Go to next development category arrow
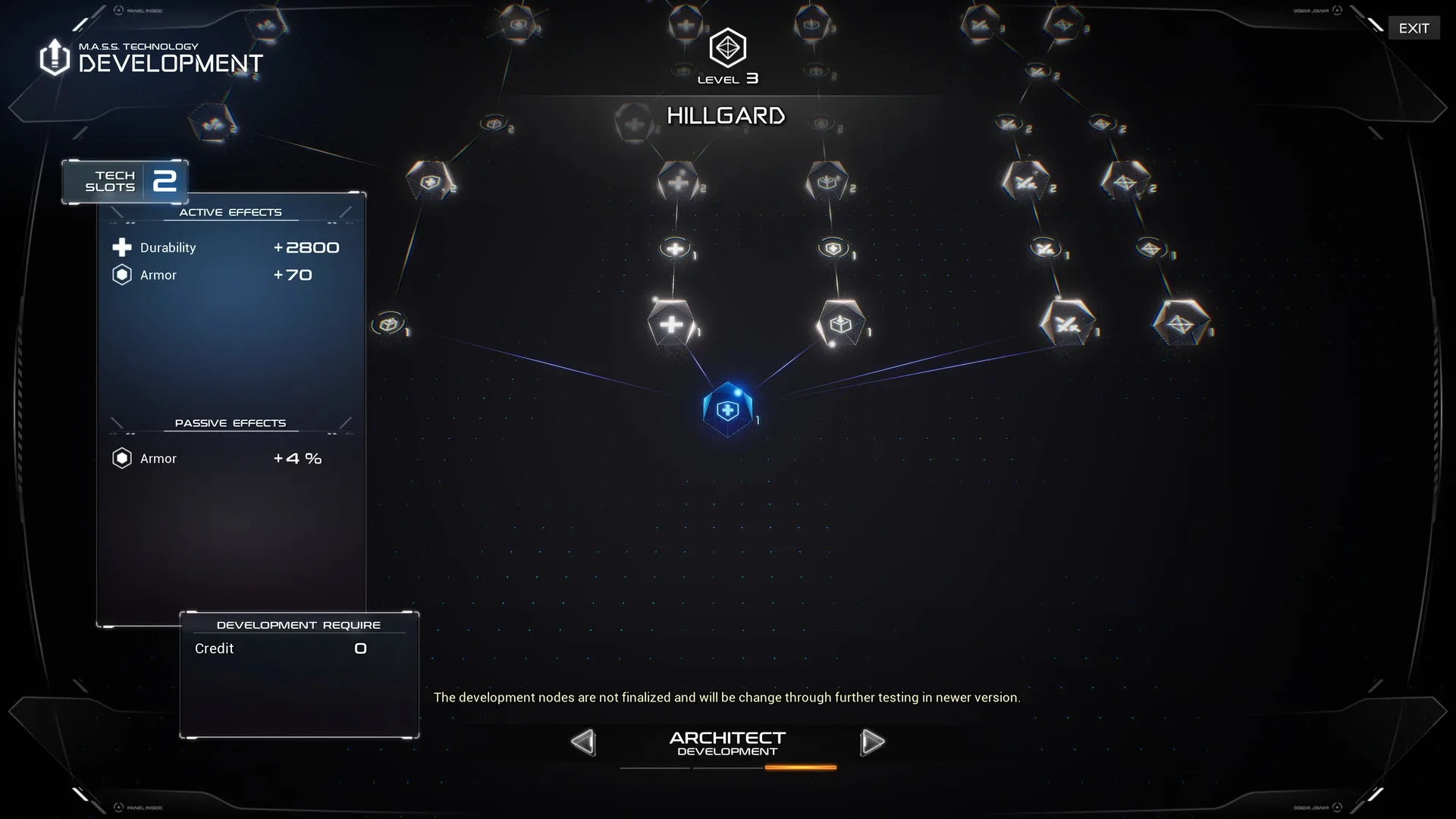 coord(872,742)
